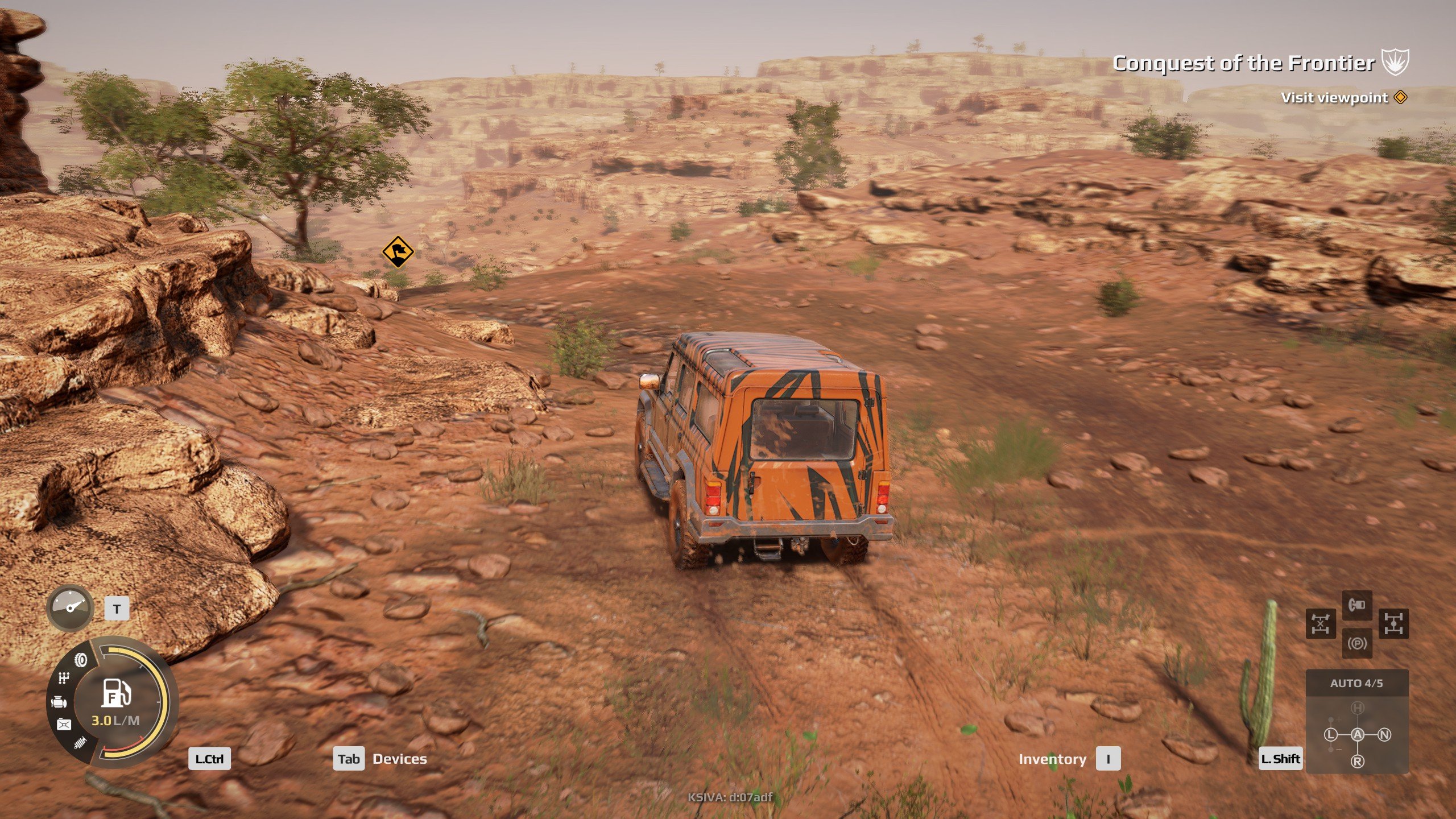Check the jerrycan fuel tank status icon
The image size is (1456, 819).
coord(64,724)
